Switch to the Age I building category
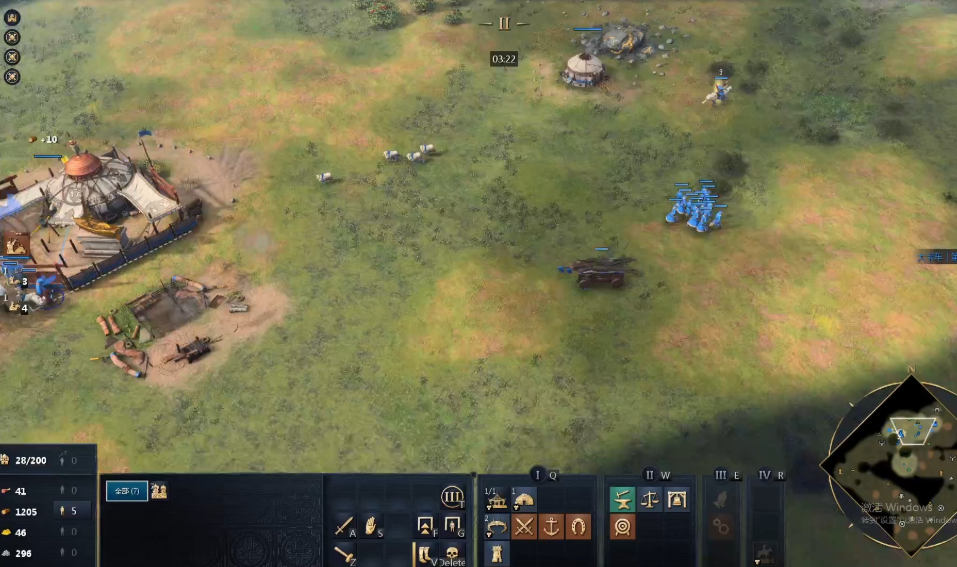The height and width of the screenshot is (567, 957). 537,475
